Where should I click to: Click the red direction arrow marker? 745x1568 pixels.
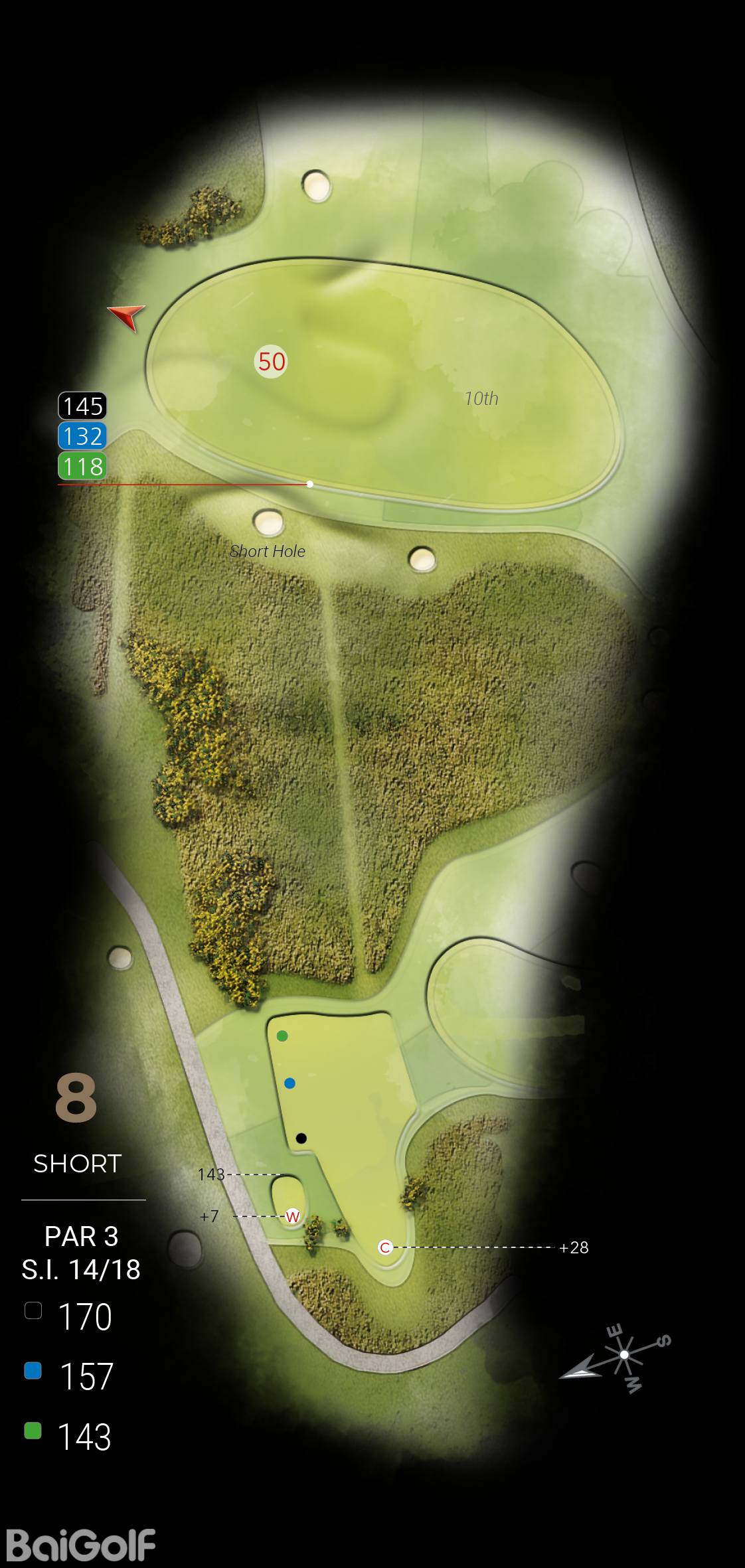[x=128, y=316]
